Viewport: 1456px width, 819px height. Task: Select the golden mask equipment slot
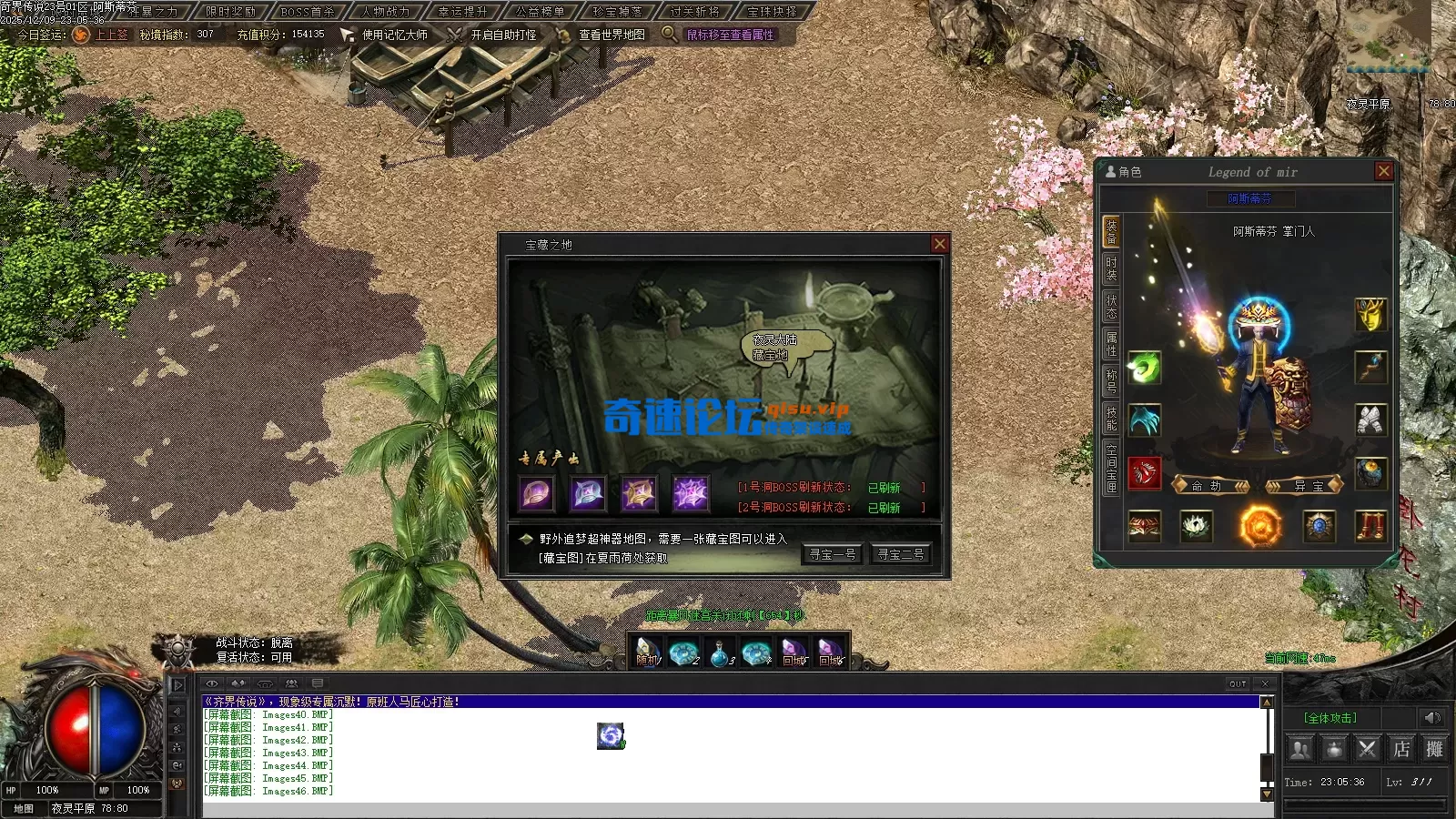[1370, 315]
